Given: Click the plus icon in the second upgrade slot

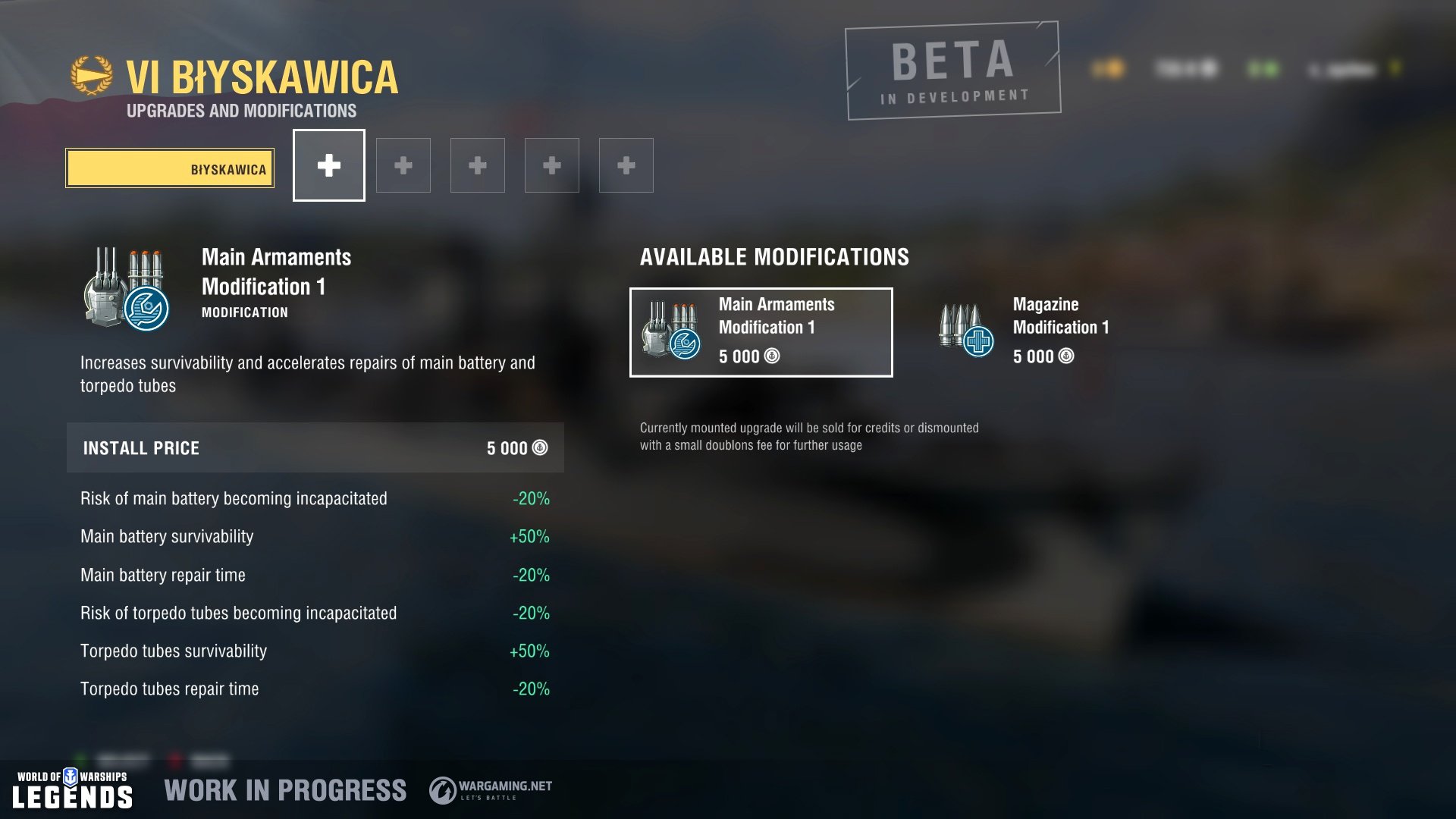Looking at the screenshot, I should (403, 165).
